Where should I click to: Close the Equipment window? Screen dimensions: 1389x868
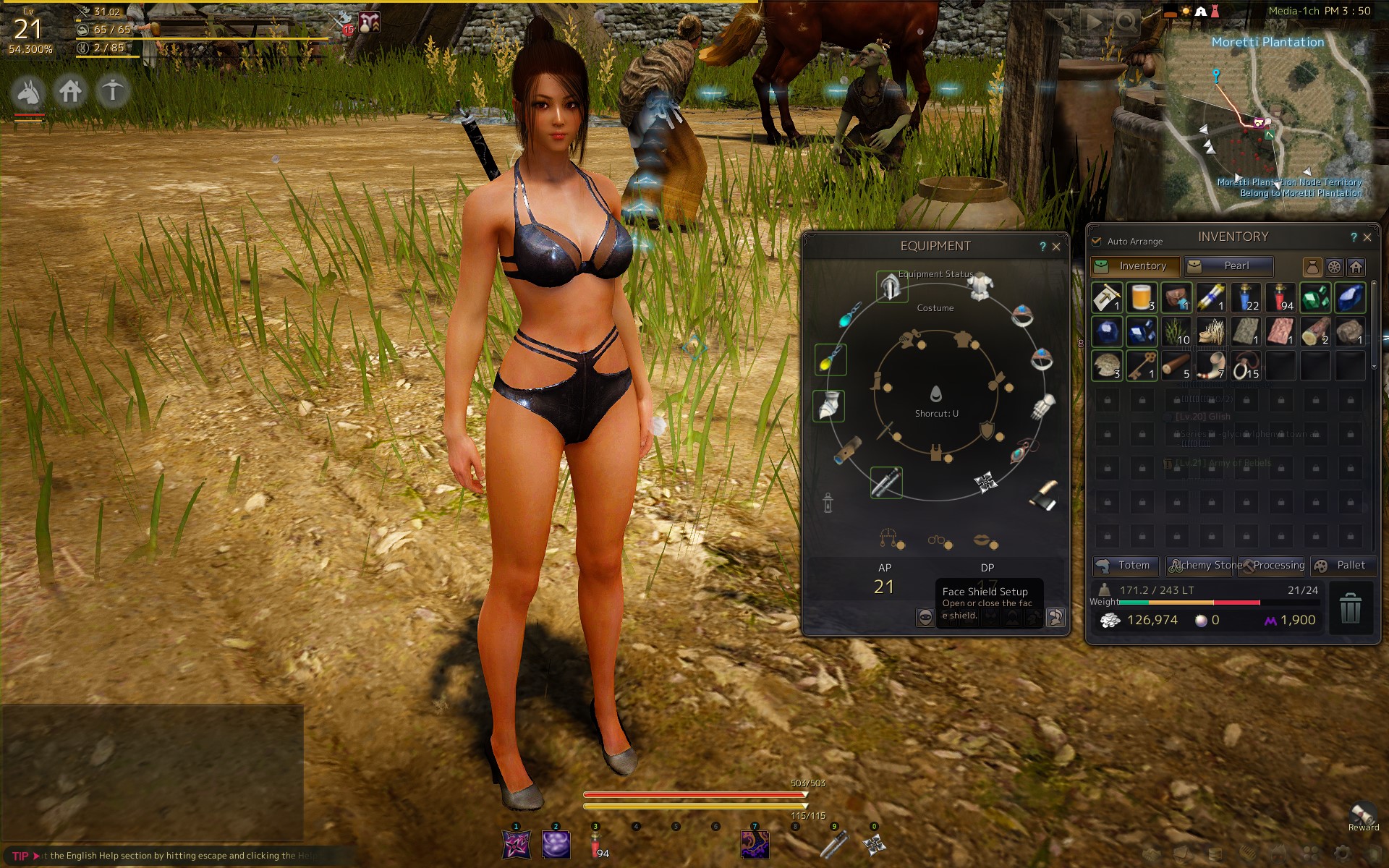[x=1056, y=247]
